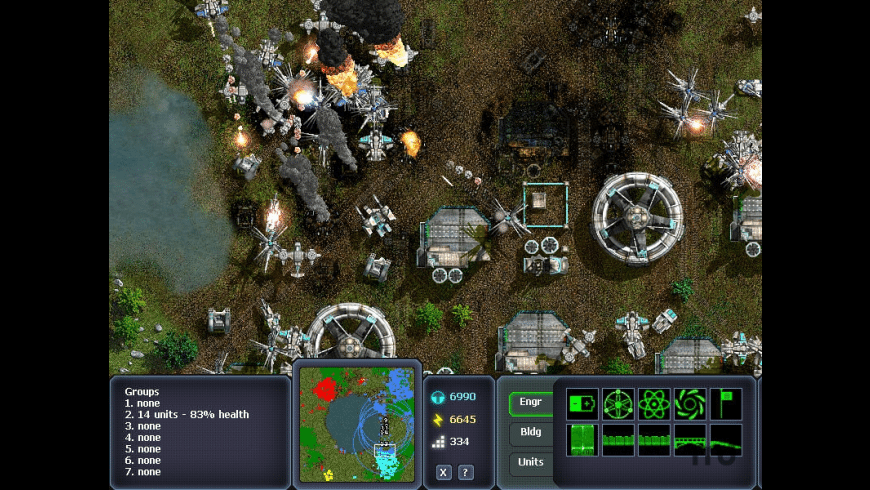The height and width of the screenshot is (490, 870).
Task: Select the Units build tab
Action: pos(531,462)
